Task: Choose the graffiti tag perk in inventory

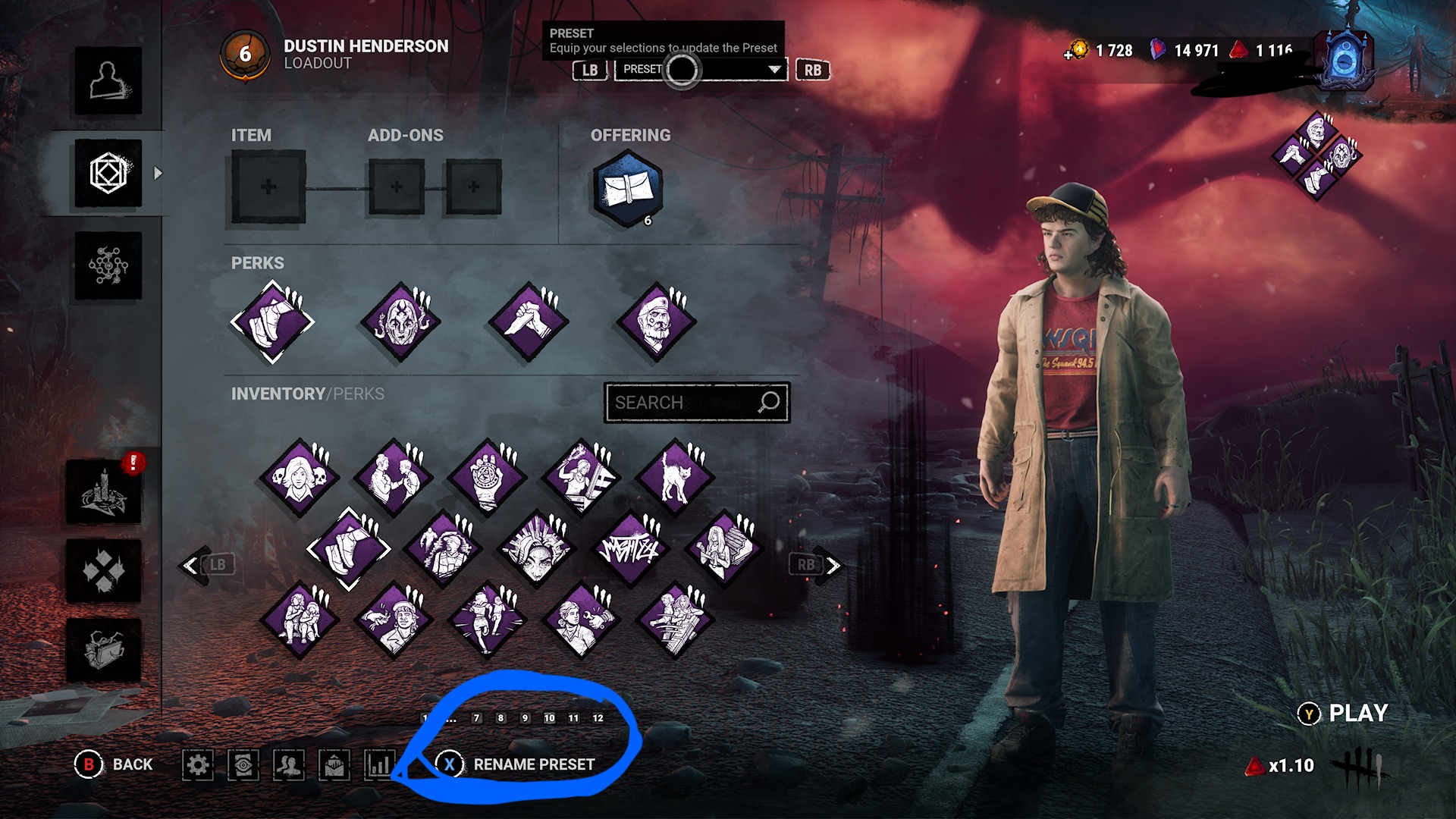Action: [630, 548]
